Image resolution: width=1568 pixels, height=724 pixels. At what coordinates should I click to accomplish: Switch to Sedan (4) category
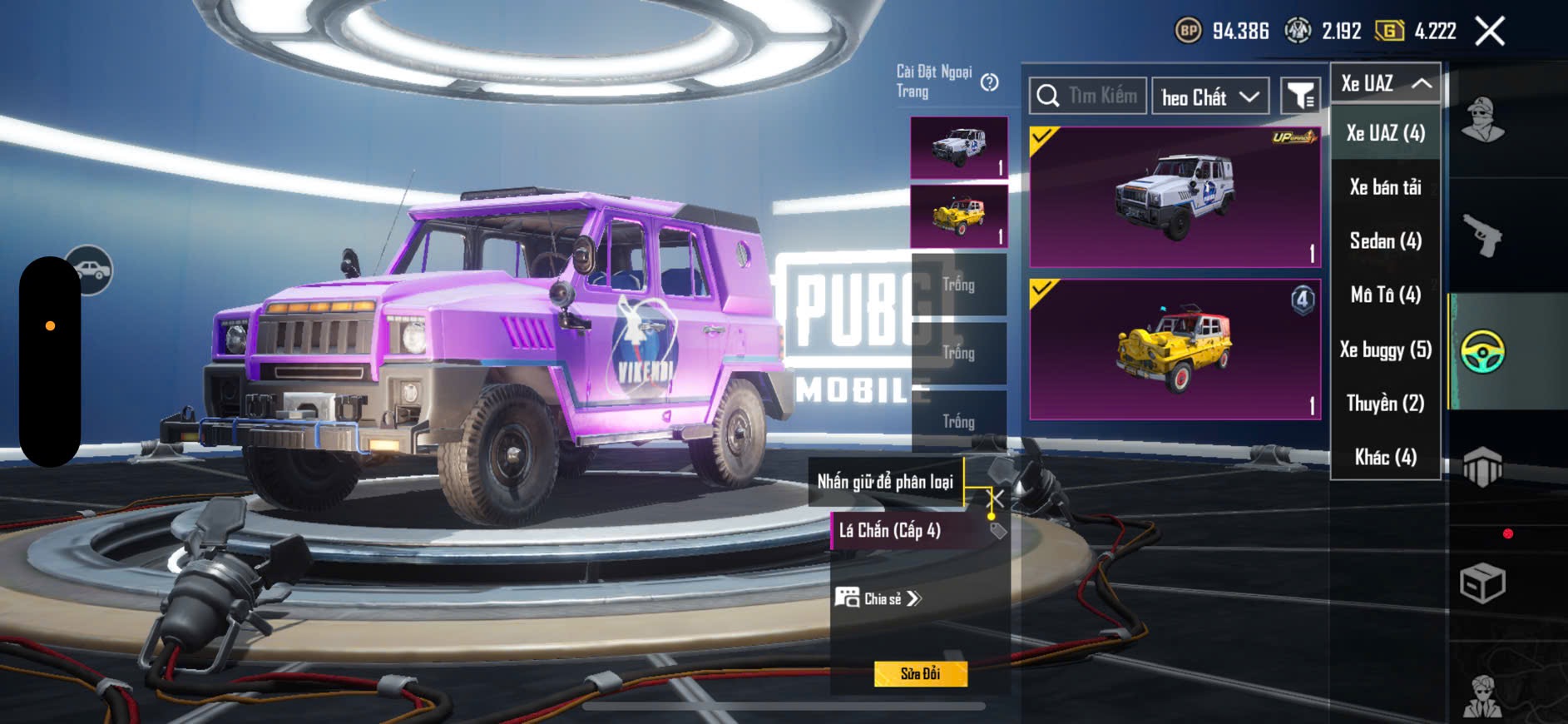tap(1386, 241)
